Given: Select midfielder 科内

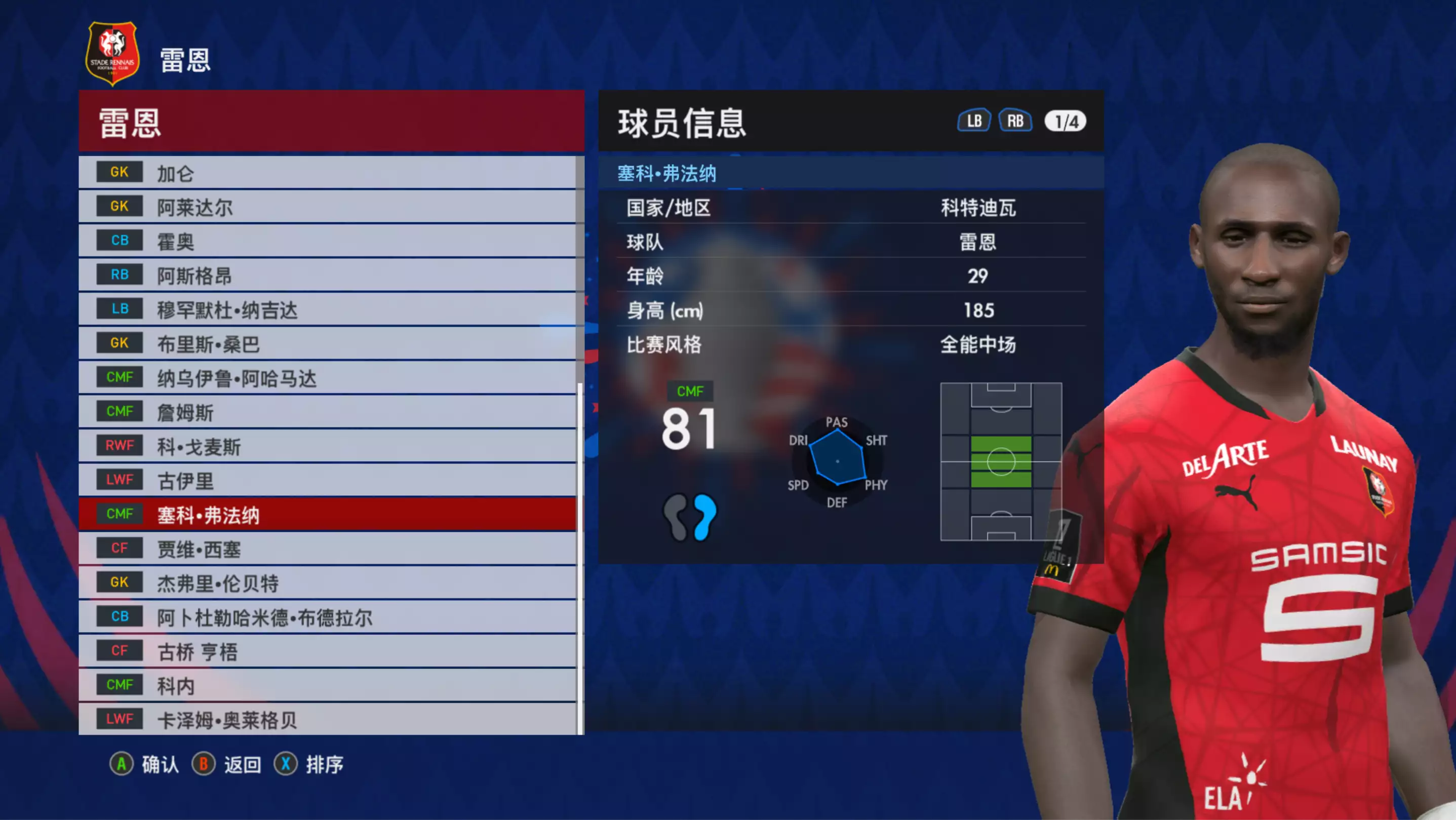Looking at the screenshot, I should (x=328, y=685).
